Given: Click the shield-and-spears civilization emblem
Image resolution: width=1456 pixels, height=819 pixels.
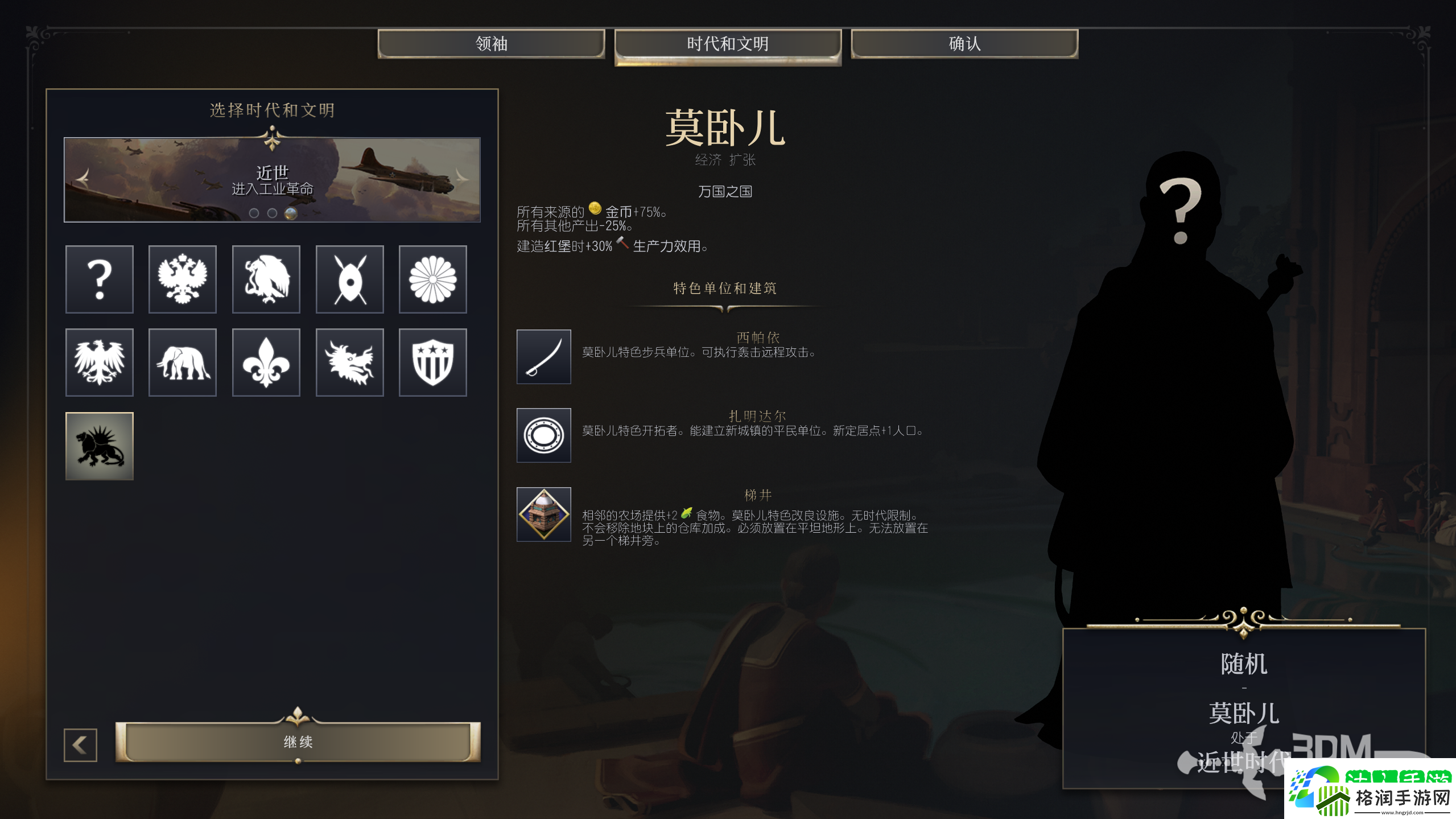Looking at the screenshot, I should [349, 279].
